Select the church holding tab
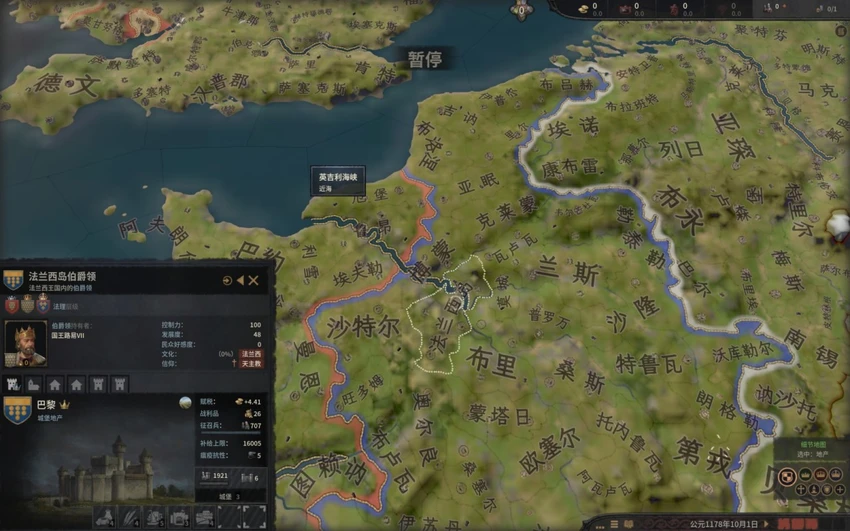The image size is (850, 531). pos(34,384)
